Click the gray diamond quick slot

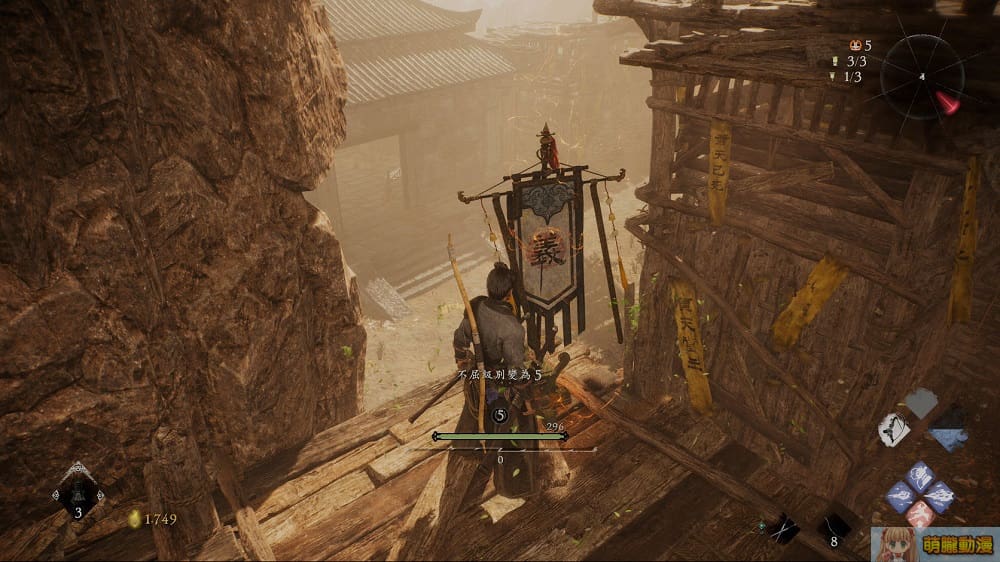[x=921, y=402]
